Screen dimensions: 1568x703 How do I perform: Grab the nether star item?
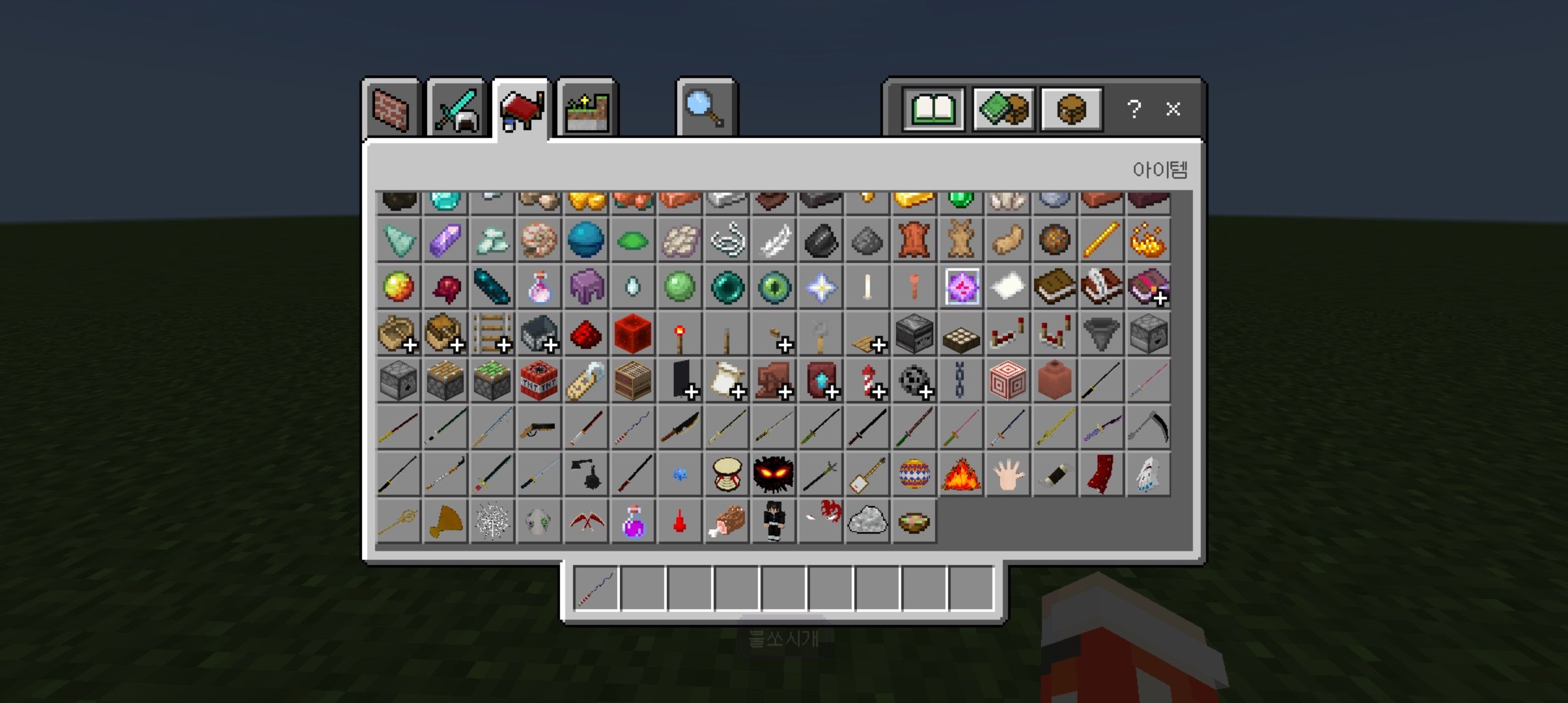pyautogui.click(x=820, y=287)
